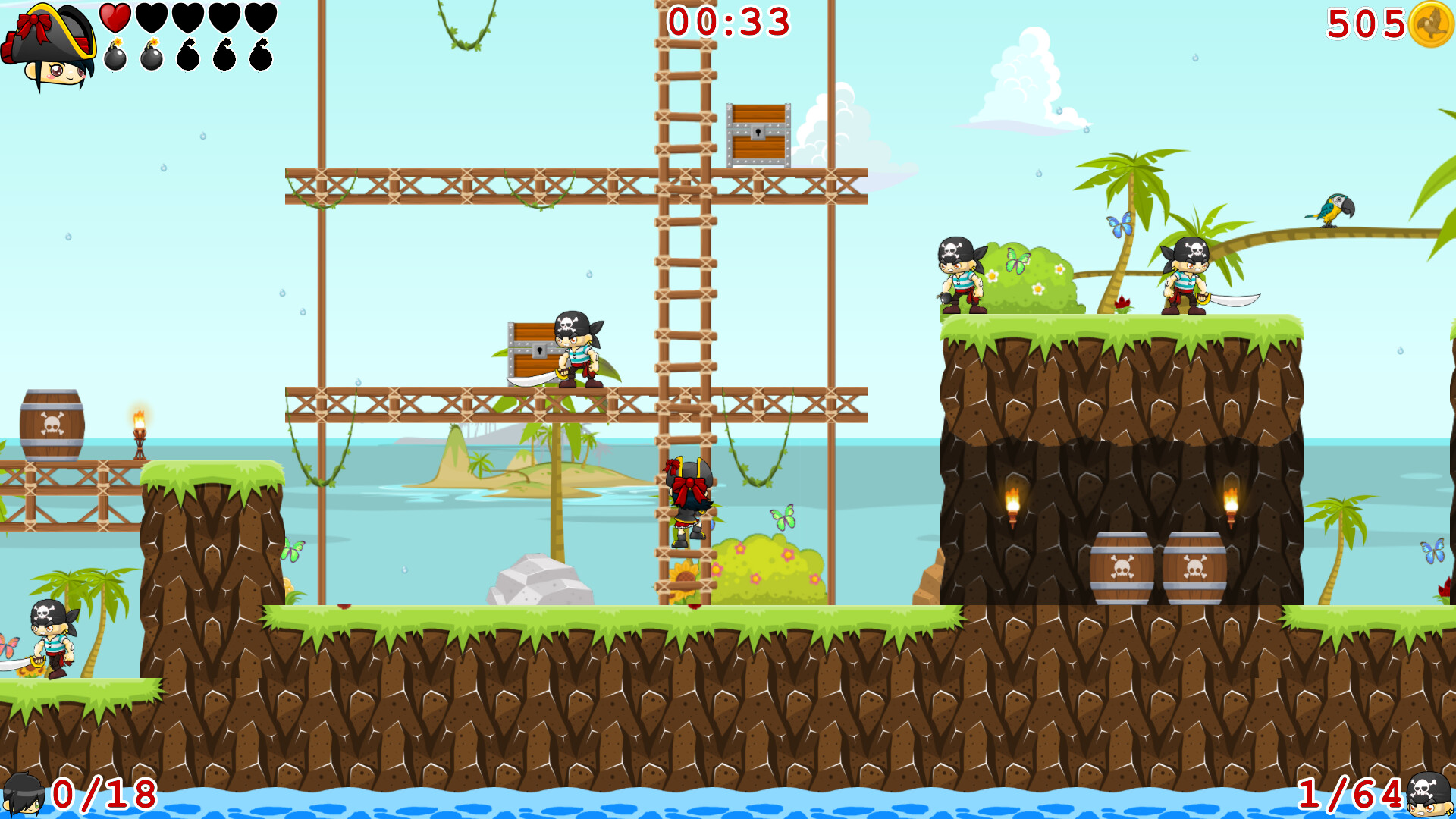The width and height of the screenshot is (1456, 819).
Task: Click the left skull barrel on the cliff
Action: (1121, 570)
